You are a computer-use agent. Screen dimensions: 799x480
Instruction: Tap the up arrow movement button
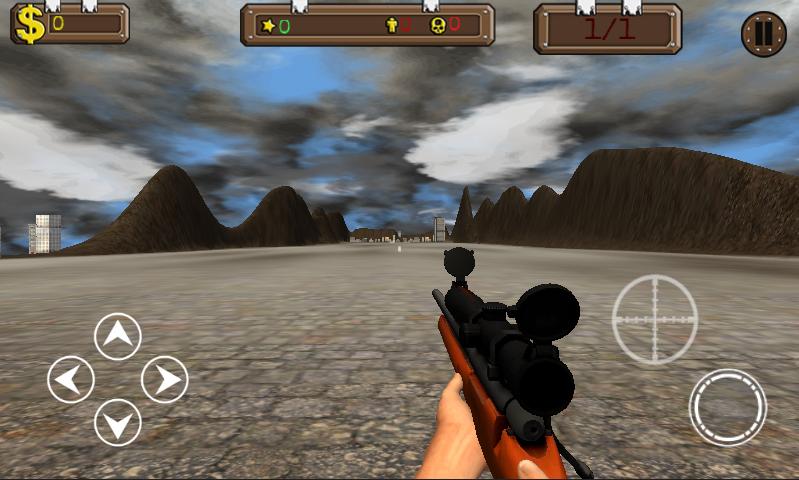point(118,336)
